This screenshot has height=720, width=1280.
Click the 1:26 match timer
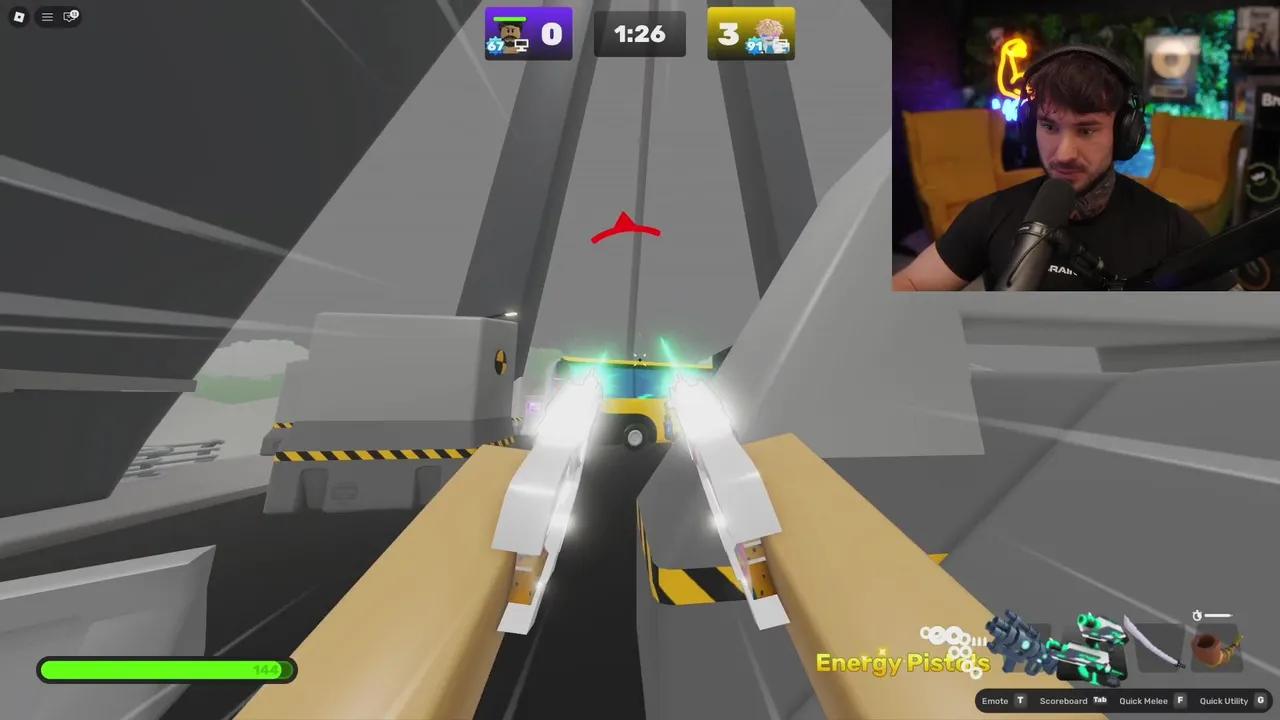[x=639, y=34]
